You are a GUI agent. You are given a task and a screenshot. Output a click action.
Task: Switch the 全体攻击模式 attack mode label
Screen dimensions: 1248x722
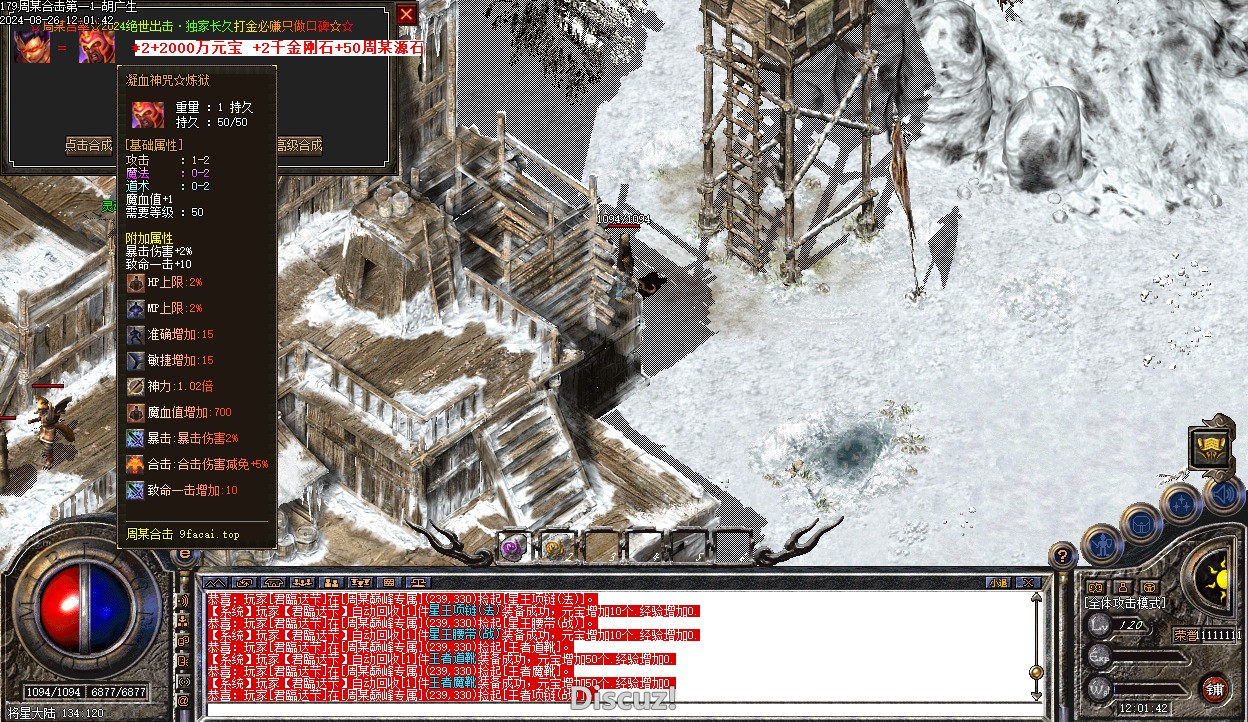pos(1125,603)
